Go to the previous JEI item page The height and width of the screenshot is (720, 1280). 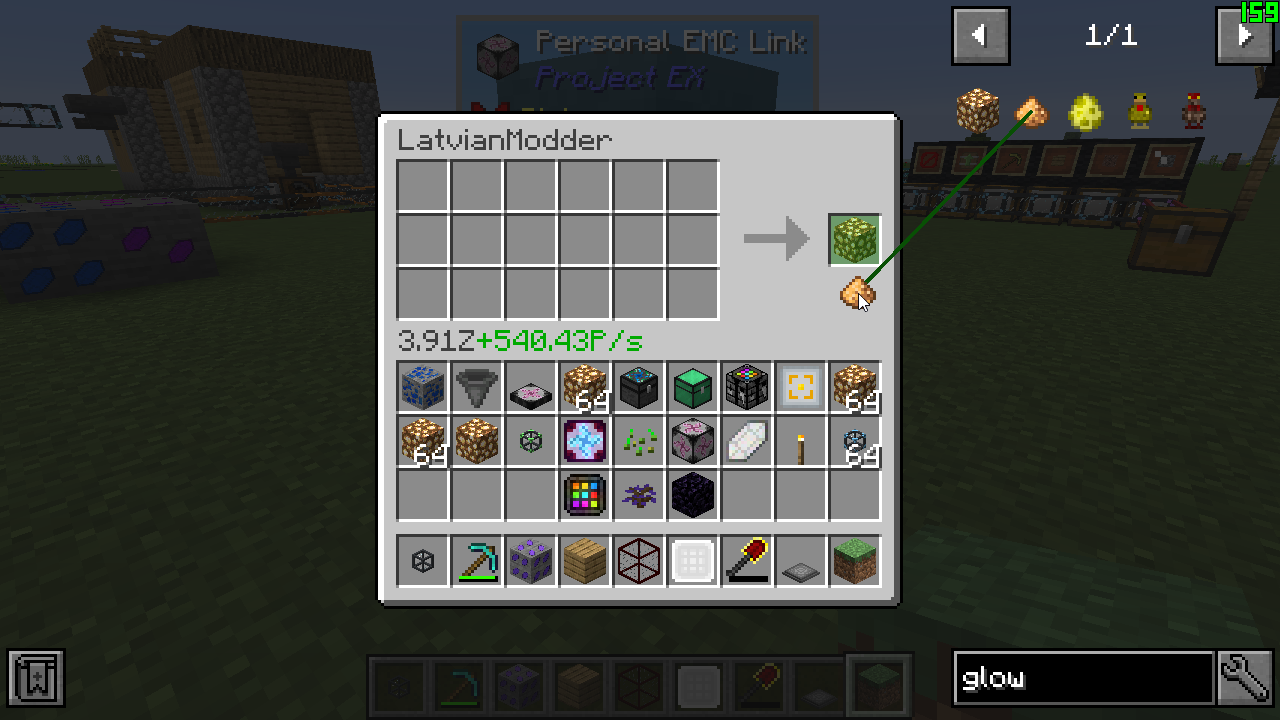pos(980,36)
